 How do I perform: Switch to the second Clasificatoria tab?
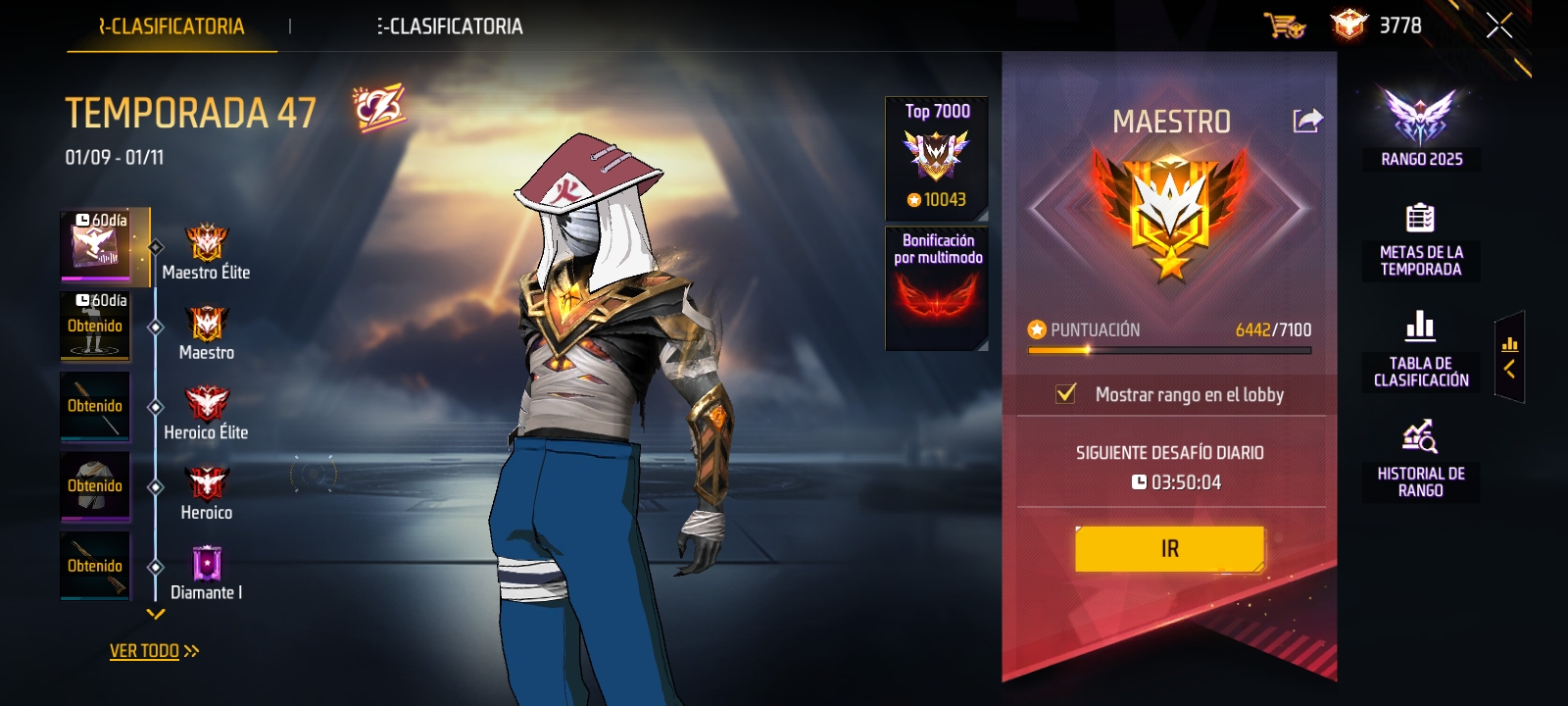[450, 26]
